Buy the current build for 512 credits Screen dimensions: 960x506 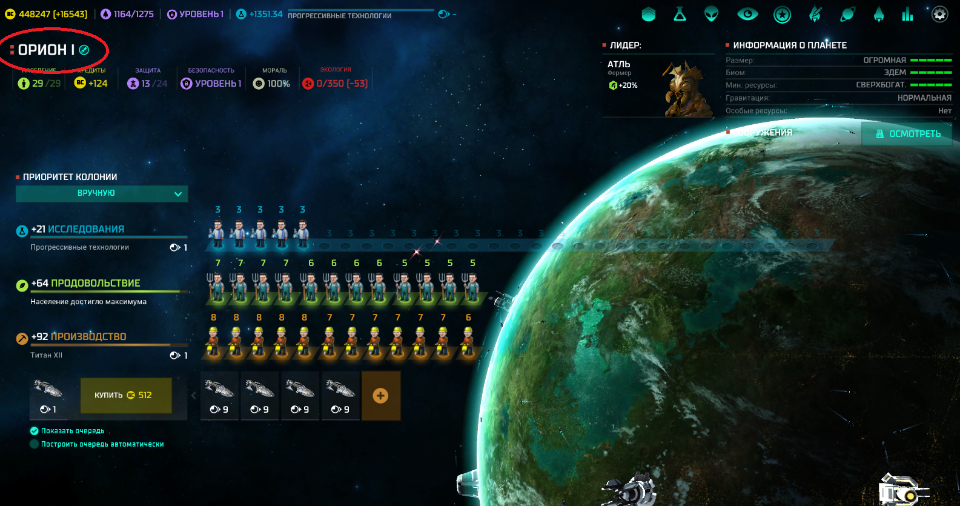tap(126, 395)
